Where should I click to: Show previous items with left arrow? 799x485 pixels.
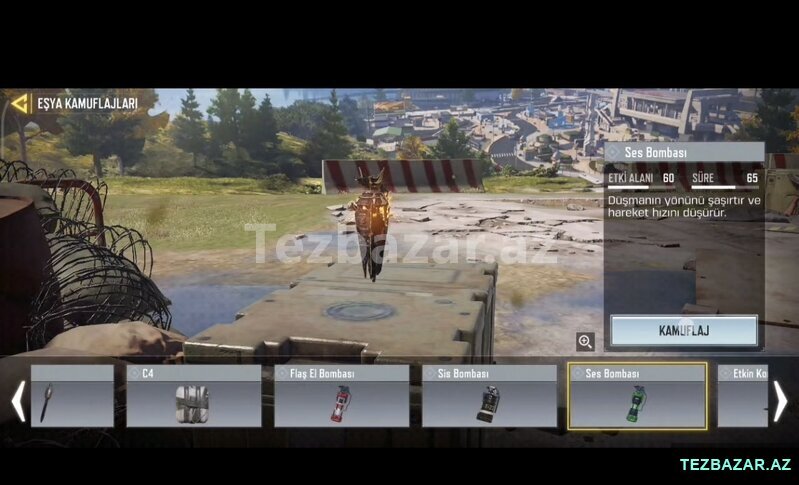click(x=17, y=401)
